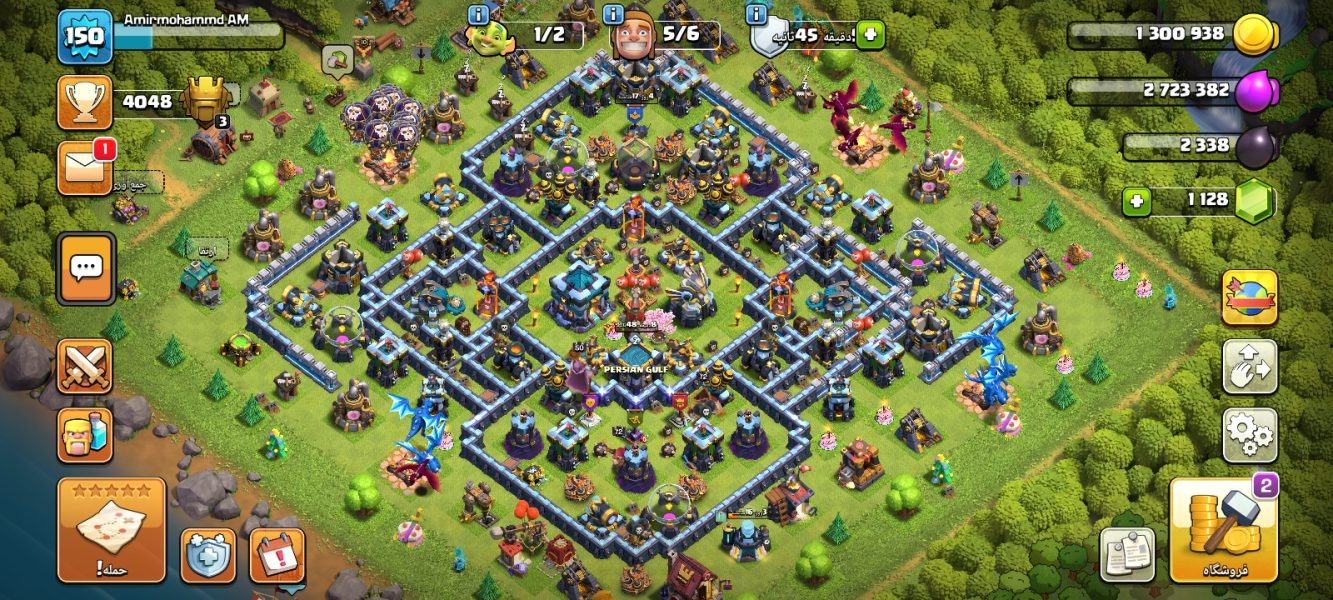
Task: Show goblin builder info above 1/2
Action: (478, 14)
